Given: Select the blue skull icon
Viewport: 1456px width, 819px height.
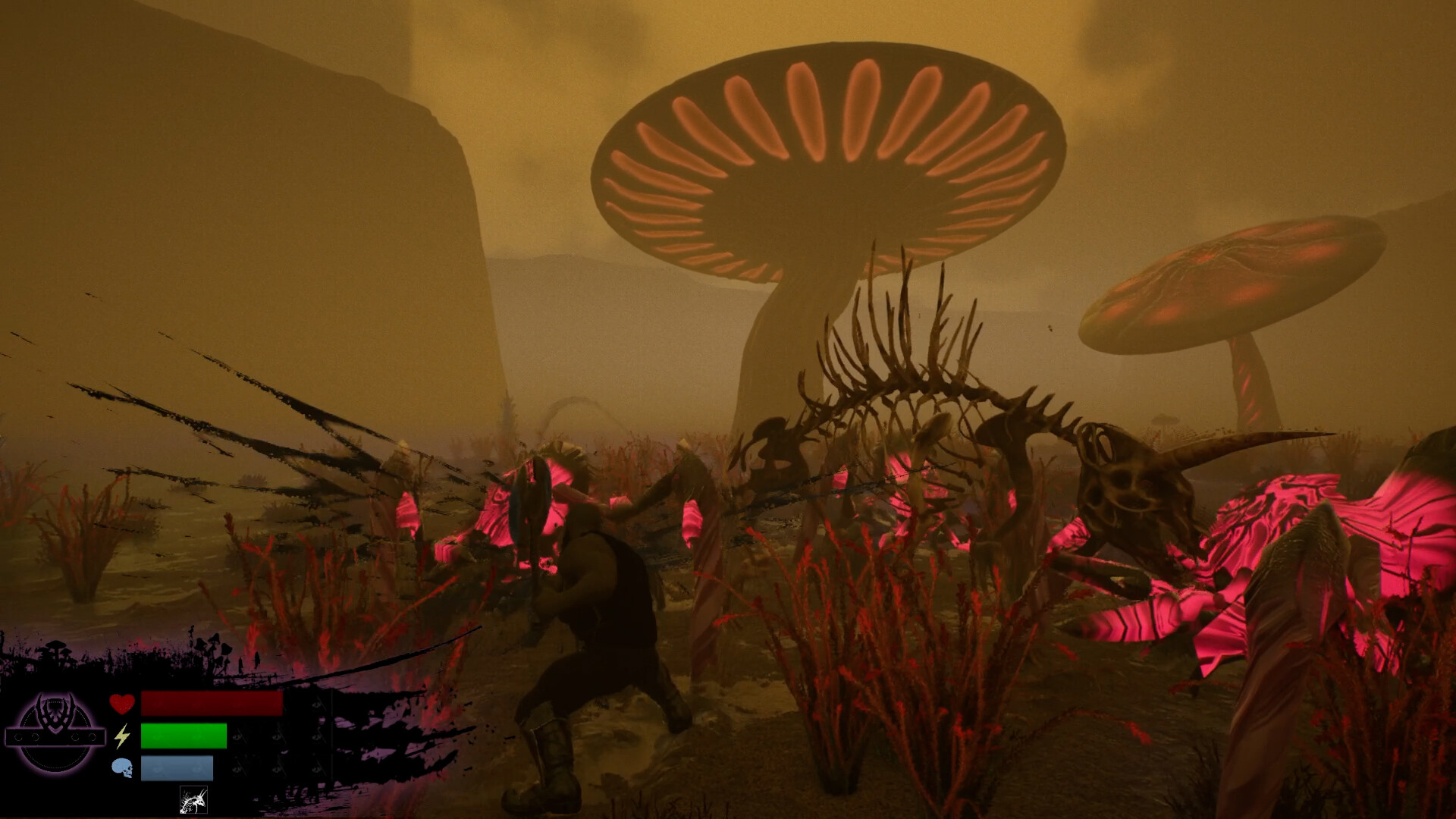Looking at the screenshot, I should [123, 767].
